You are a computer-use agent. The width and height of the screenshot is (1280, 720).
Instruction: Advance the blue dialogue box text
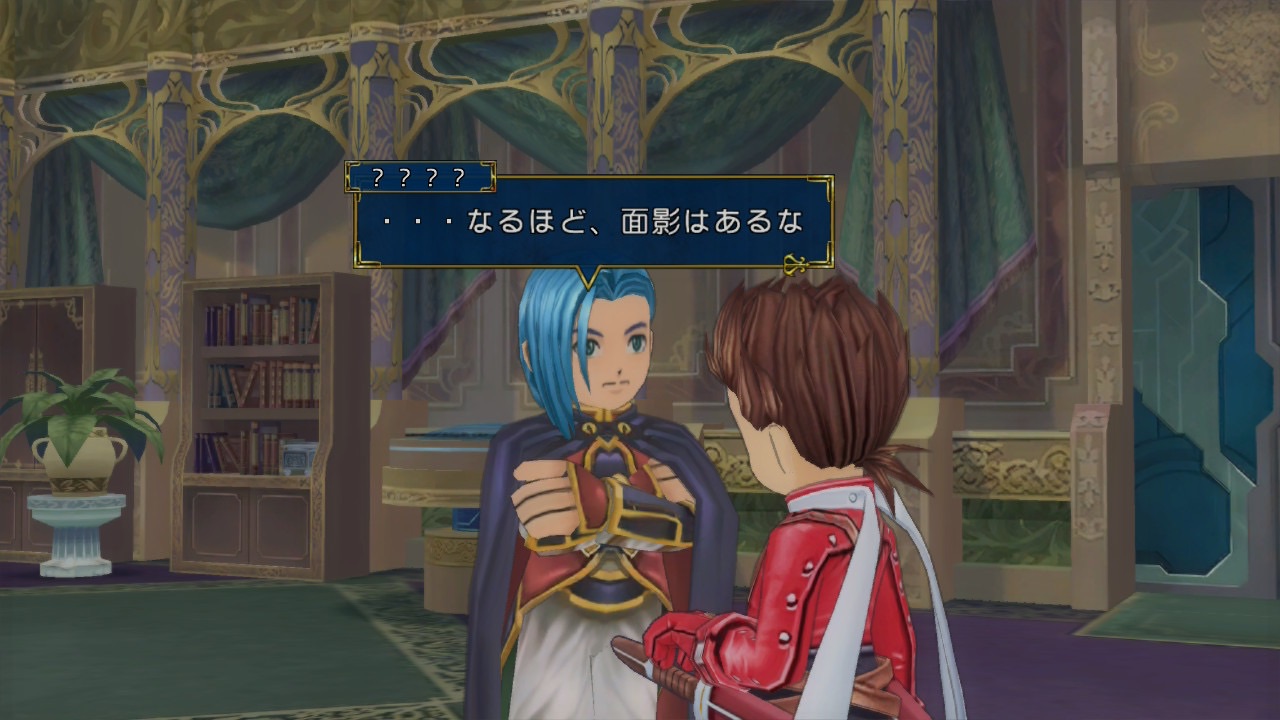click(x=797, y=264)
